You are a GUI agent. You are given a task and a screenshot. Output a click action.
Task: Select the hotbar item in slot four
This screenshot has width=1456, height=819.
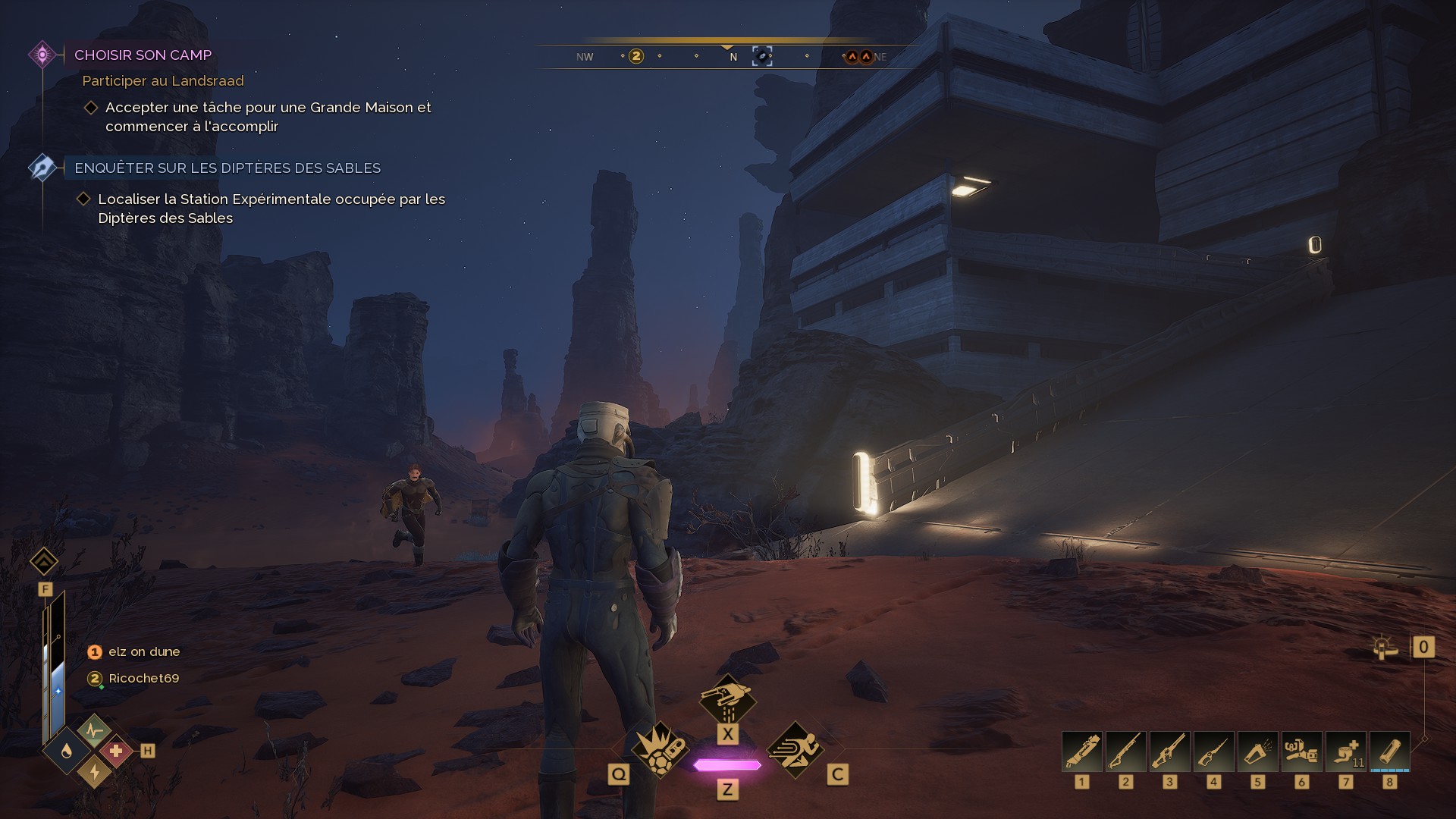[x=1214, y=752]
